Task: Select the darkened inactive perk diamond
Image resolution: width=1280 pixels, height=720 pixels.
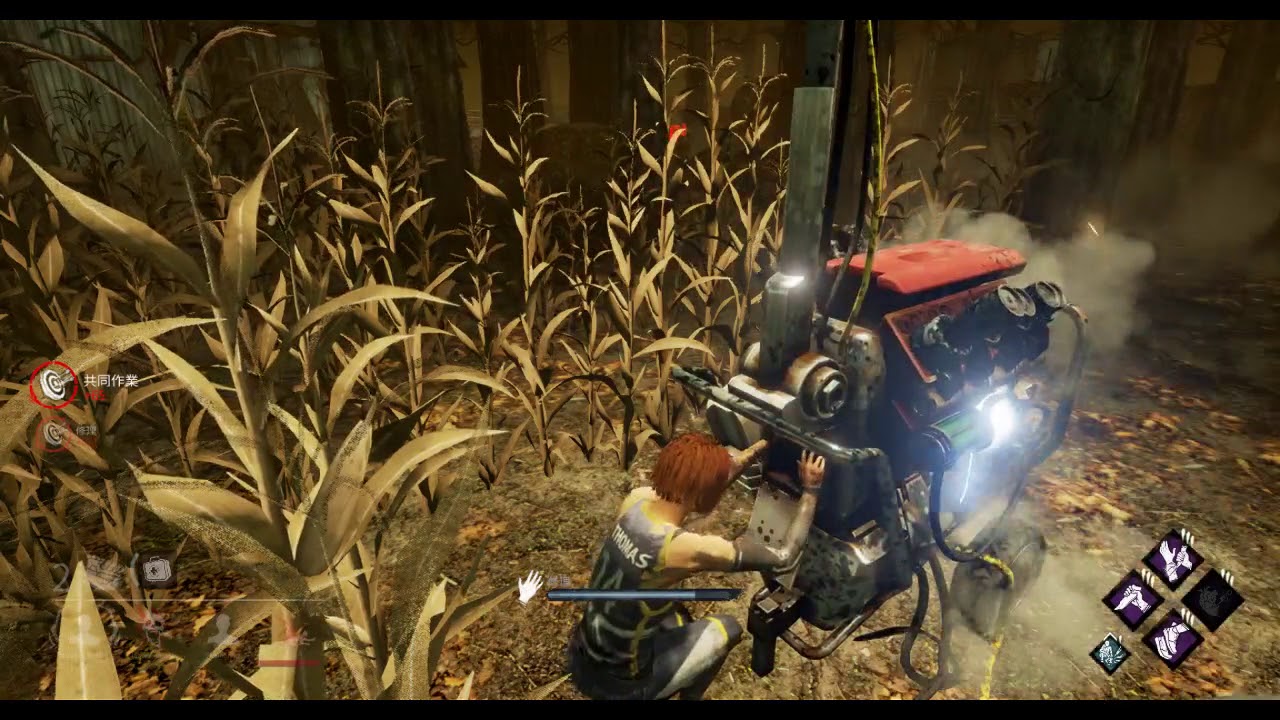Action: click(x=1212, y=600)
